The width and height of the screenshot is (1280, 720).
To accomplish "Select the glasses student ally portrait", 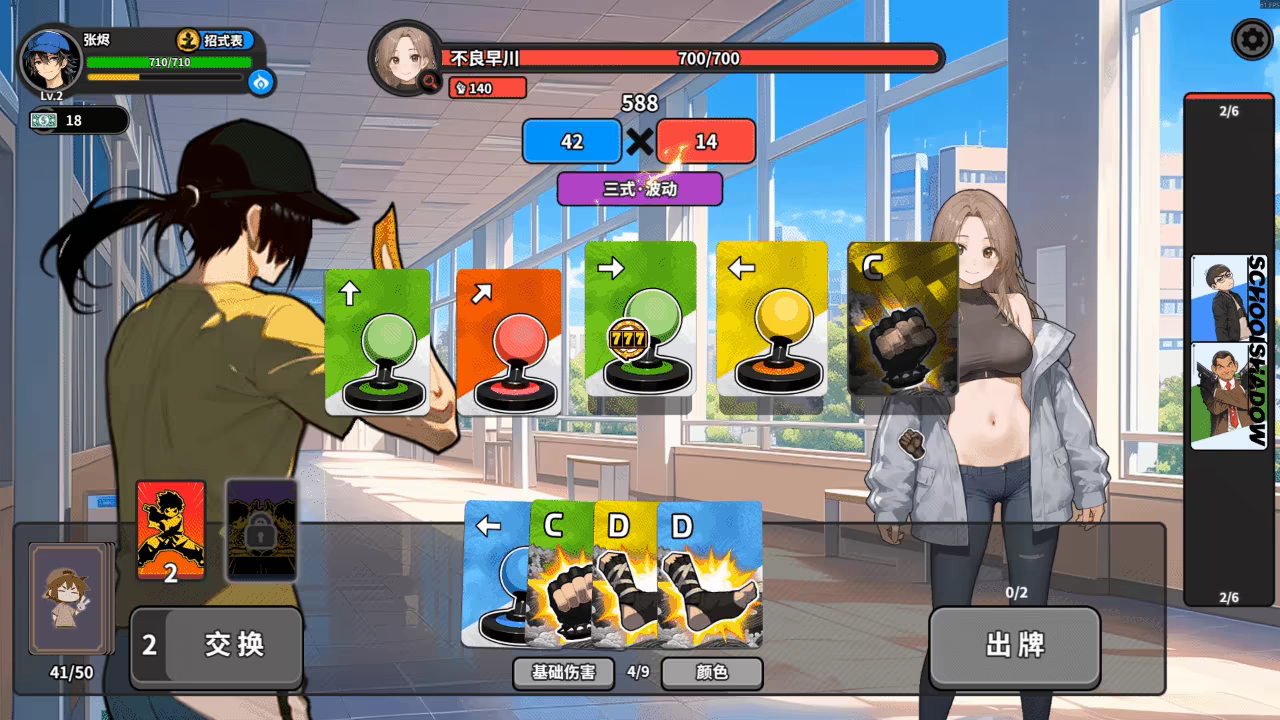I will click(x=1228, y=298).
